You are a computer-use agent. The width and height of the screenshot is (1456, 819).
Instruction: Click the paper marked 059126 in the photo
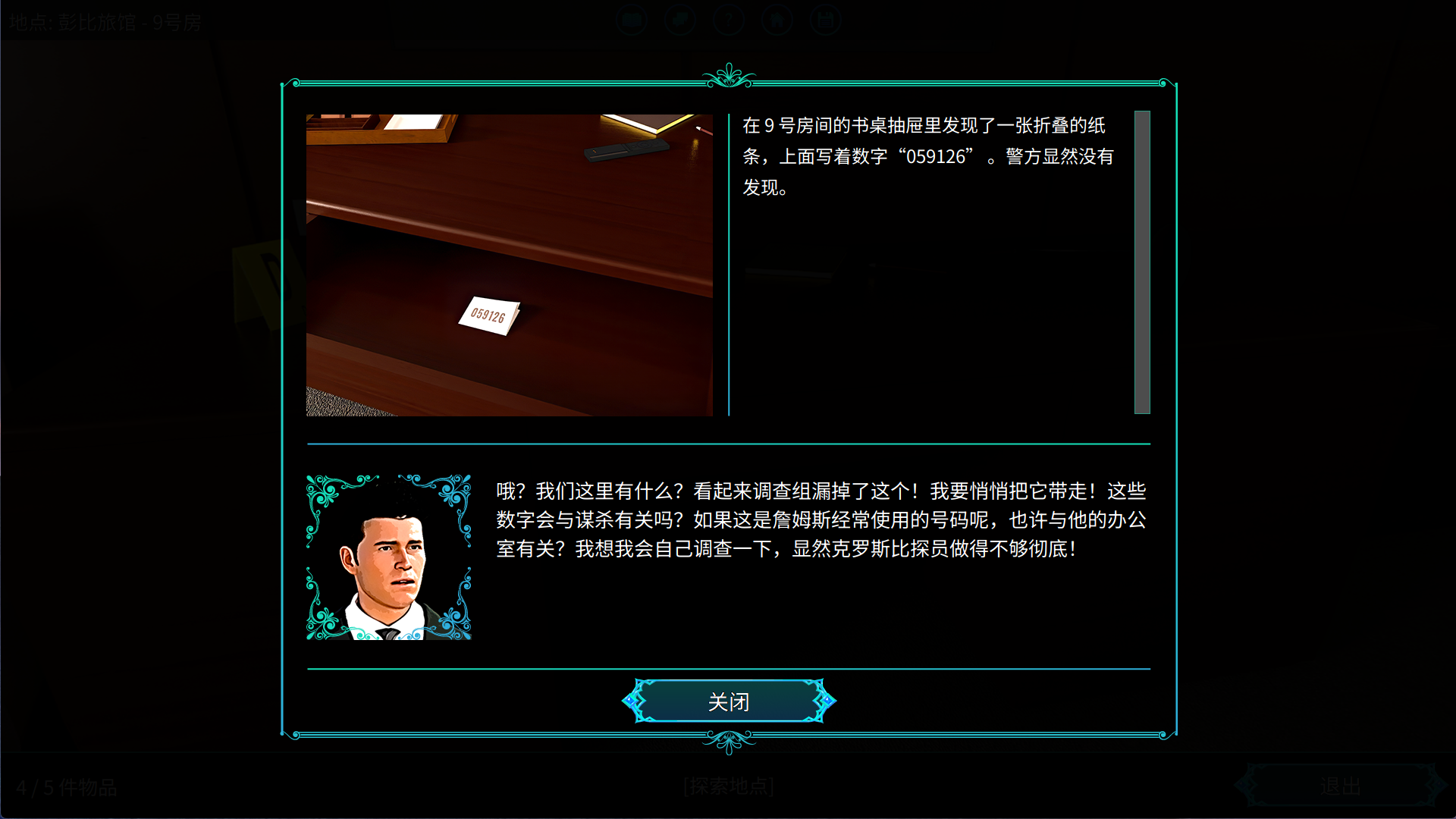489,315
